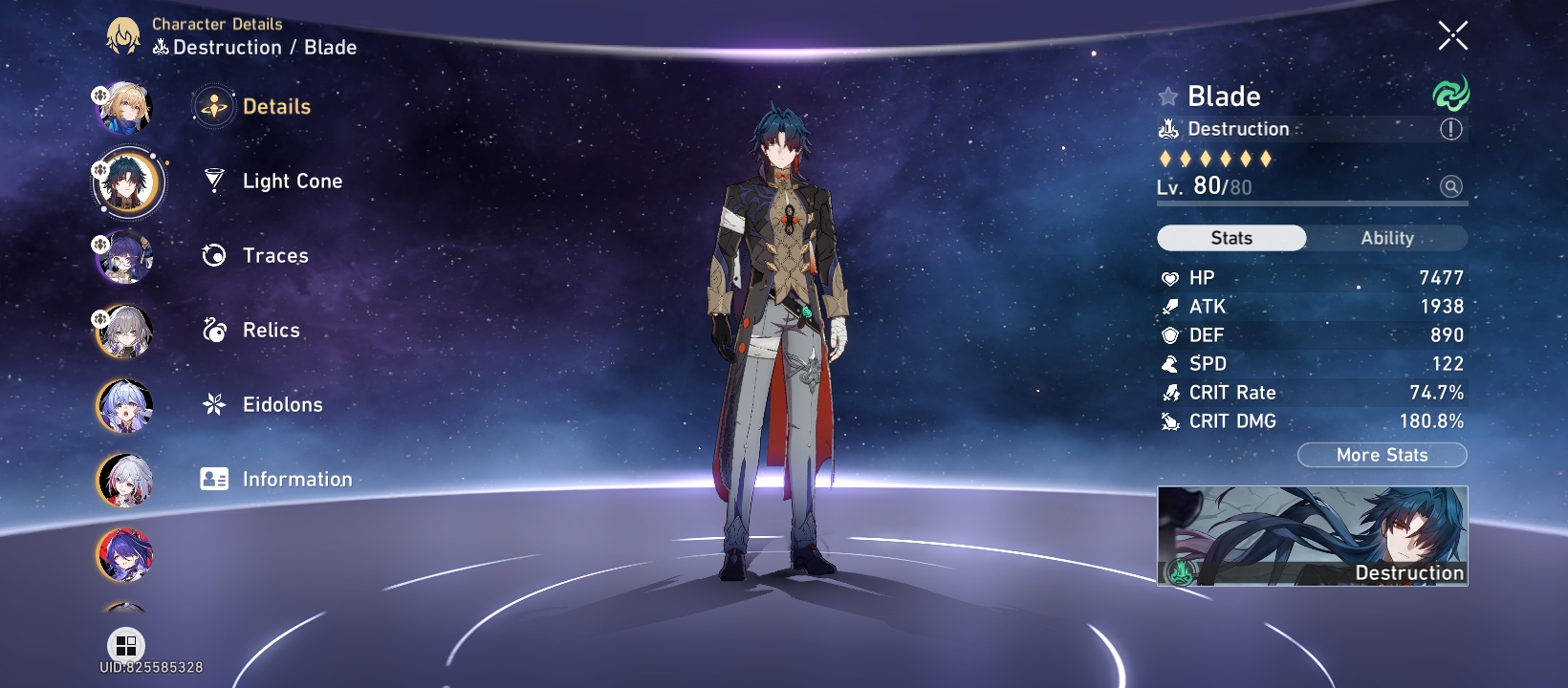Screen dimensions: 1568x688
Task: Select Blade's portrait in the character sidebar
Action: [x=127, y=182]
